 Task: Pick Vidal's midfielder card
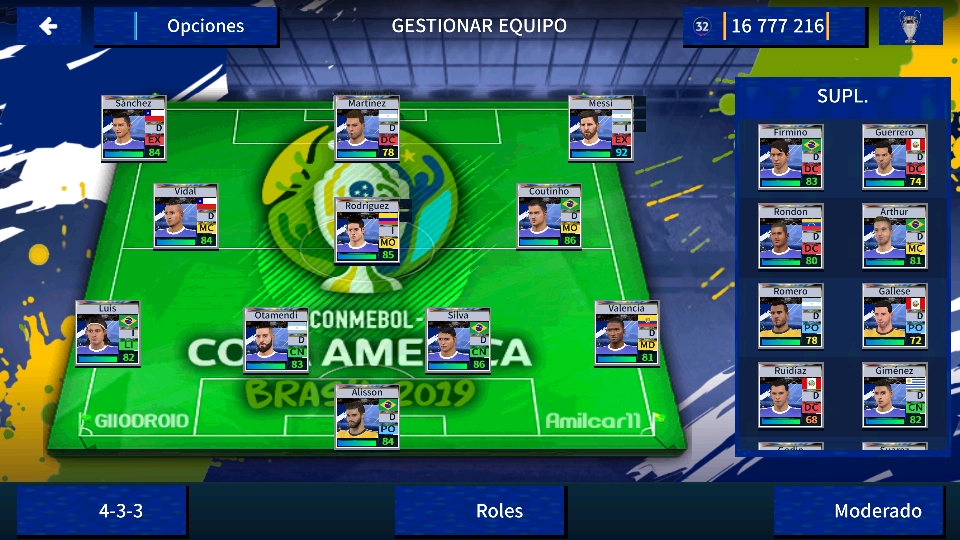coord(186,216)
